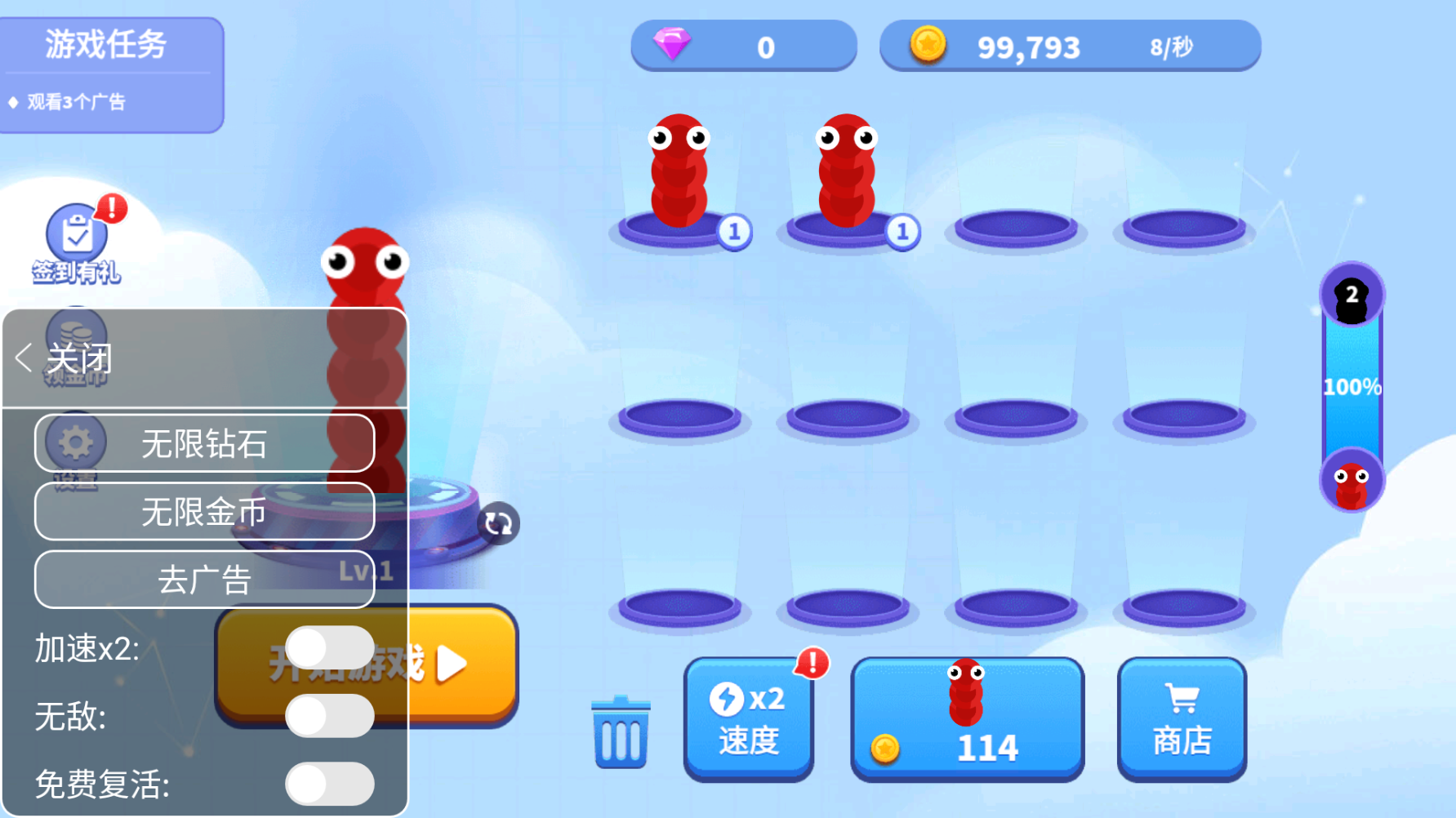Image resolution: width=1456 pixels, height=818 pixels.
Task: Activate the 无限钻石 cheat button
Action: (204, 443)
